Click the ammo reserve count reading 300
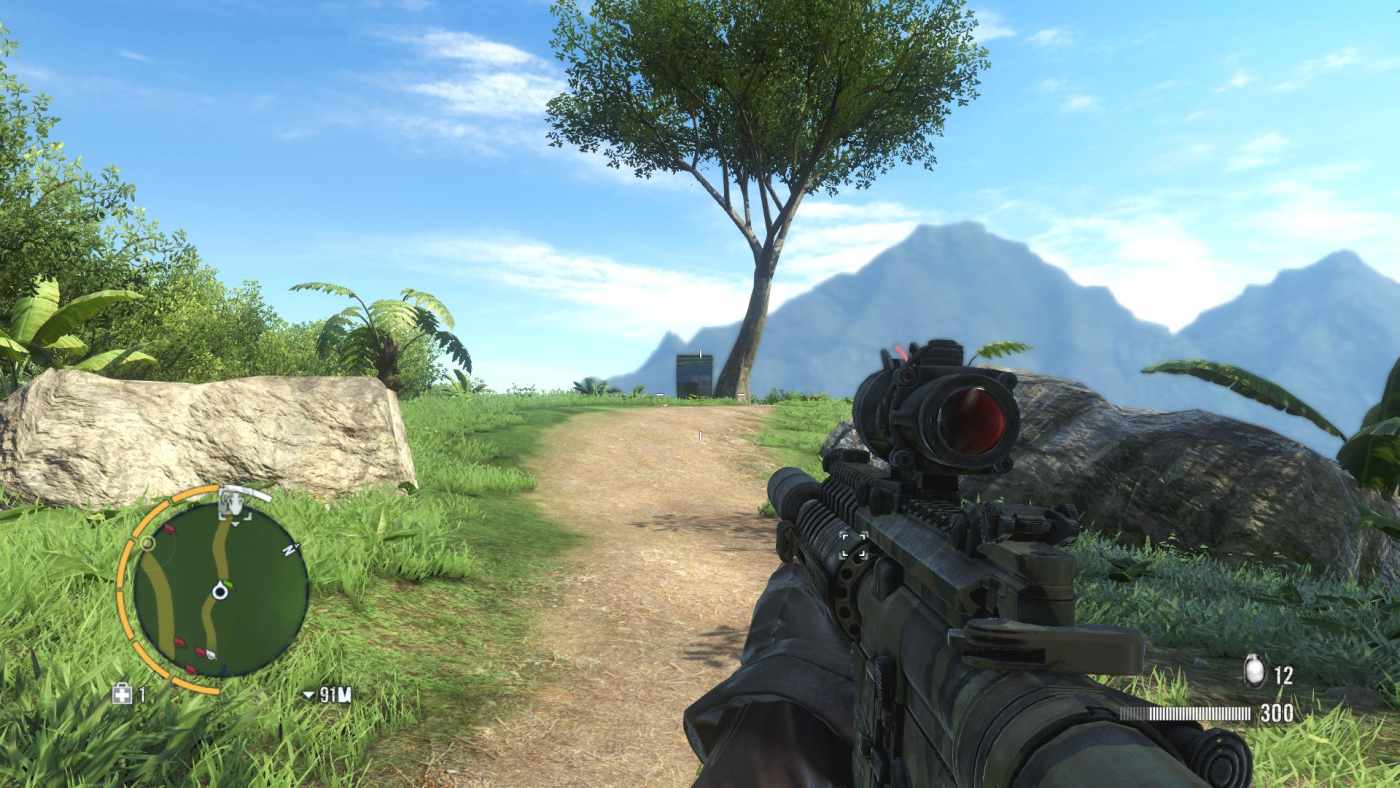1400x788 pixels. (1278, 713)
